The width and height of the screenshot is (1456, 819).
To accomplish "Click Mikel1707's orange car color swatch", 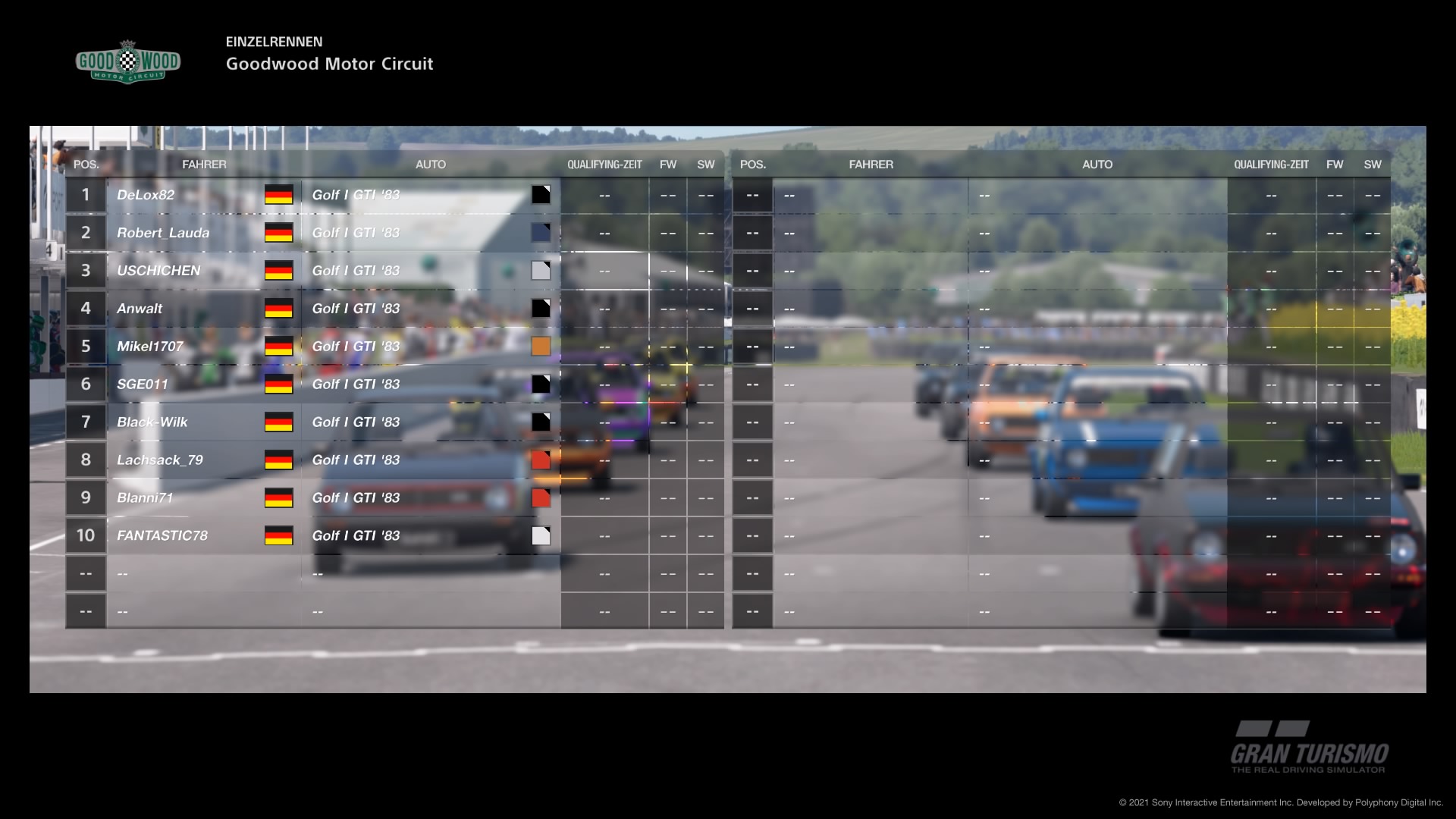I will coord(541,347).
